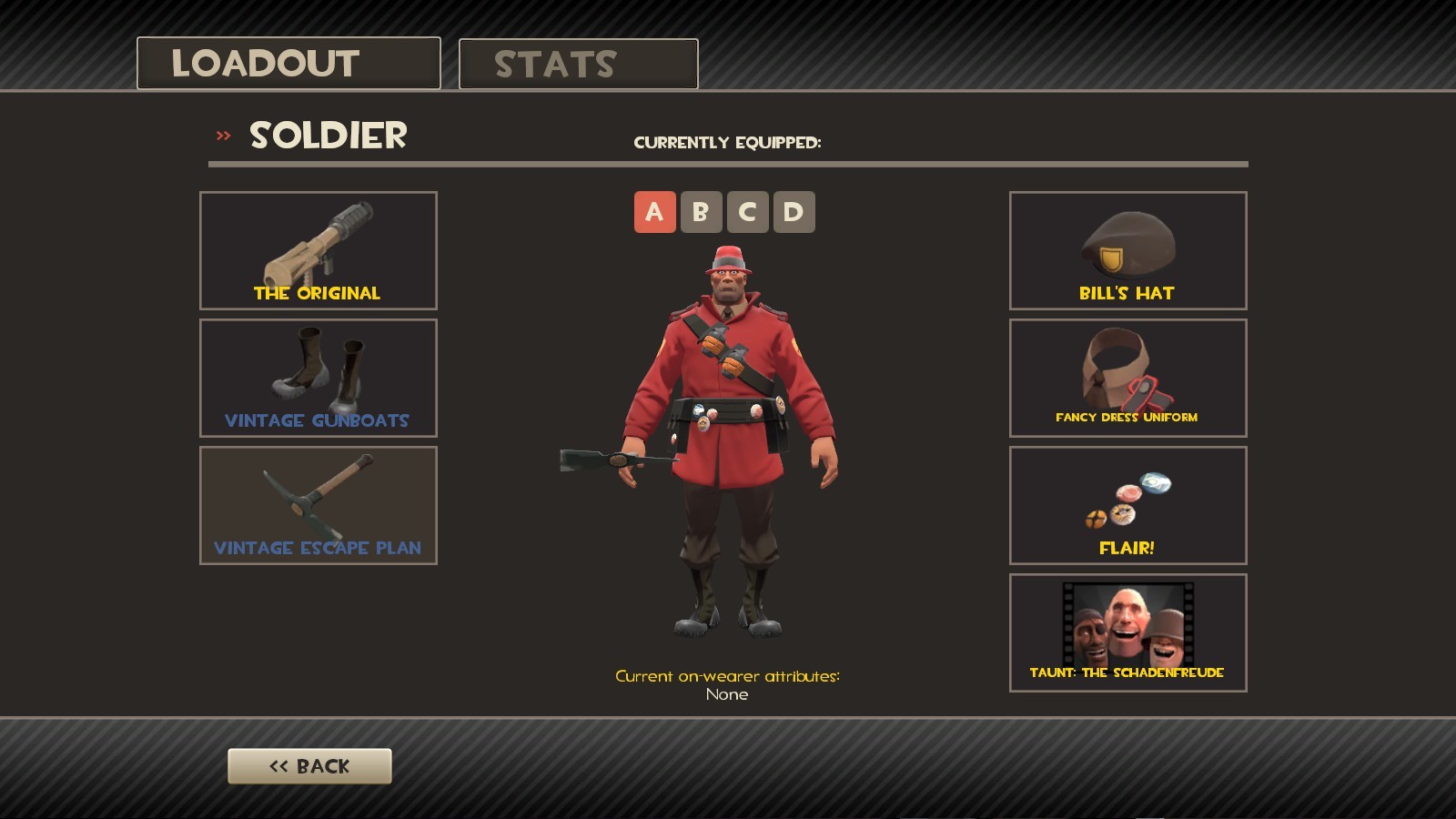Select the Fancy Dress Uniform item
This screenshot has height=819, width=1456.
click(1127, 378)
